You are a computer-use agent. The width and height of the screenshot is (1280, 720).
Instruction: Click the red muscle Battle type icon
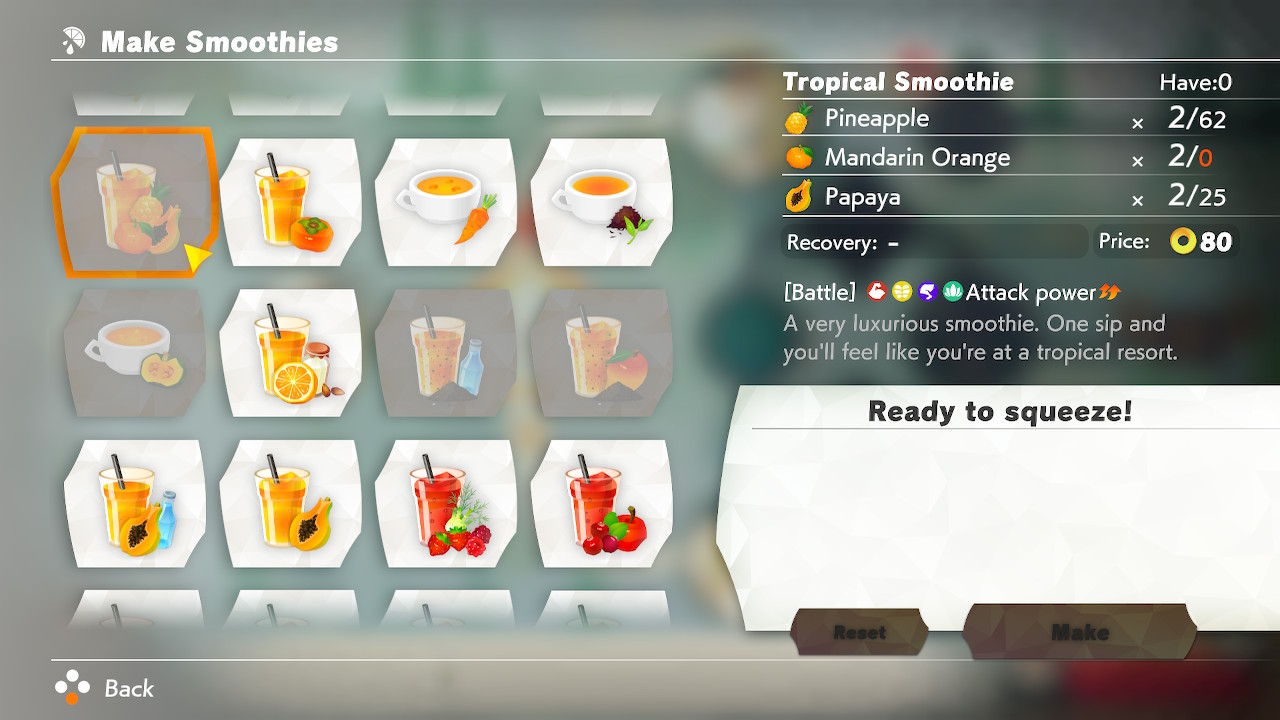pyautogui.click(x=878, y=292)
